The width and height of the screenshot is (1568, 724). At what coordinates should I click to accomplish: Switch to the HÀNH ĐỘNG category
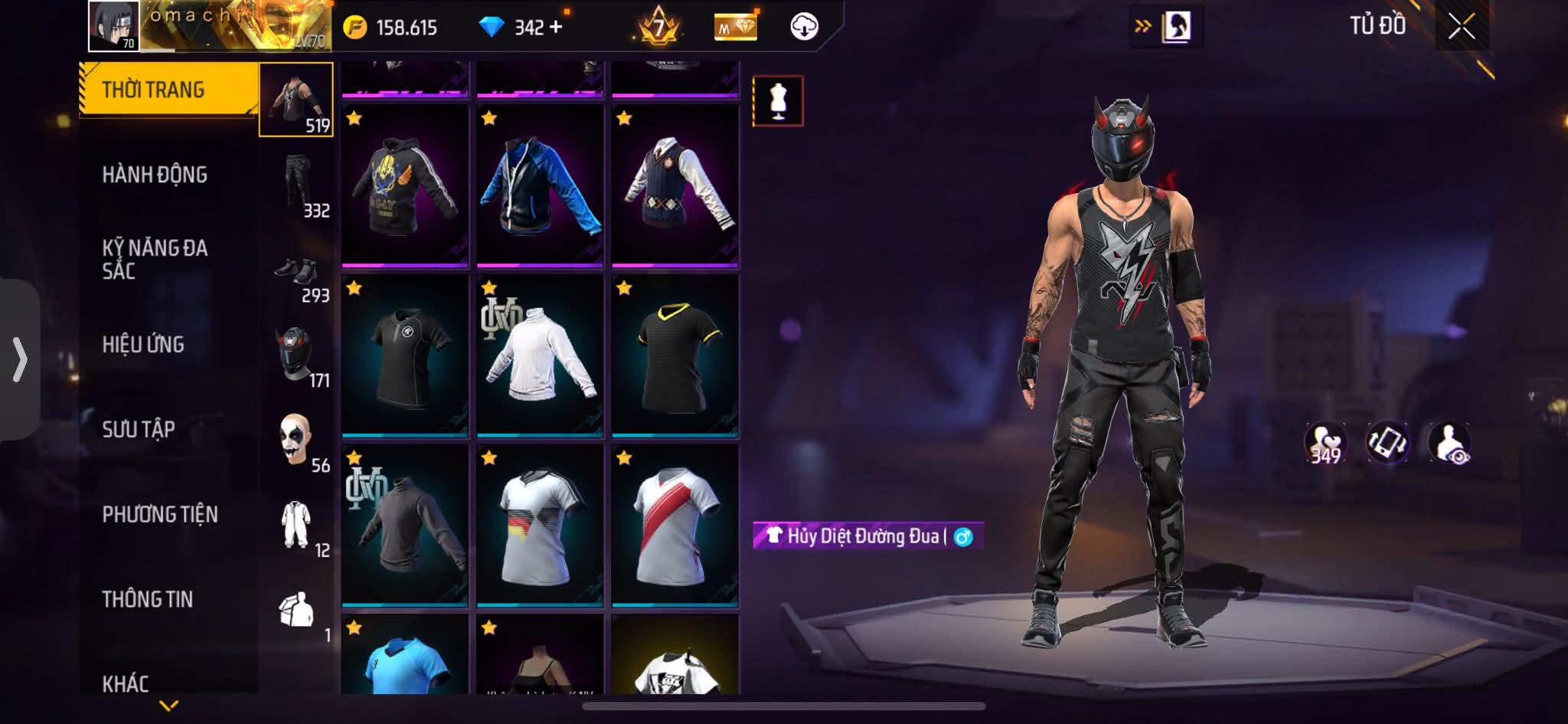pyautogui.click(x=157, y=175)
